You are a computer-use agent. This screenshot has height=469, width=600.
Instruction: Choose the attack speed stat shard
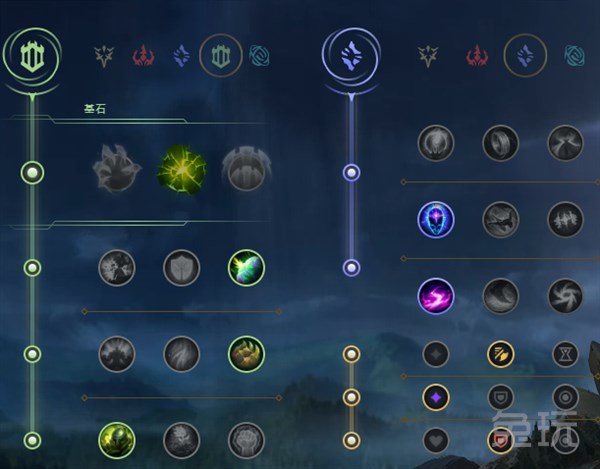point(500,353)
